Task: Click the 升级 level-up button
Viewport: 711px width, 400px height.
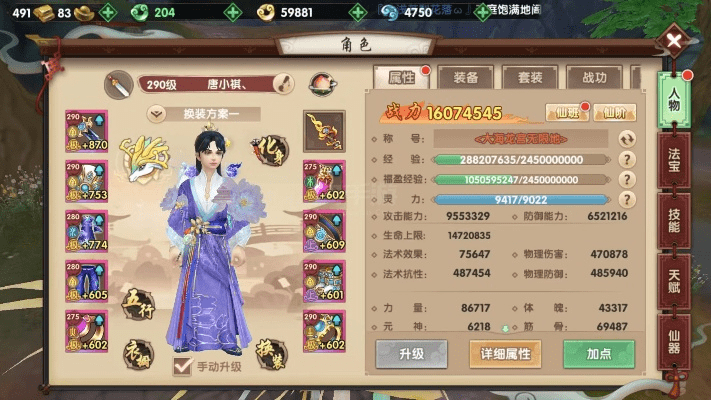Action: pyautogui.click(x=411, y=353)
